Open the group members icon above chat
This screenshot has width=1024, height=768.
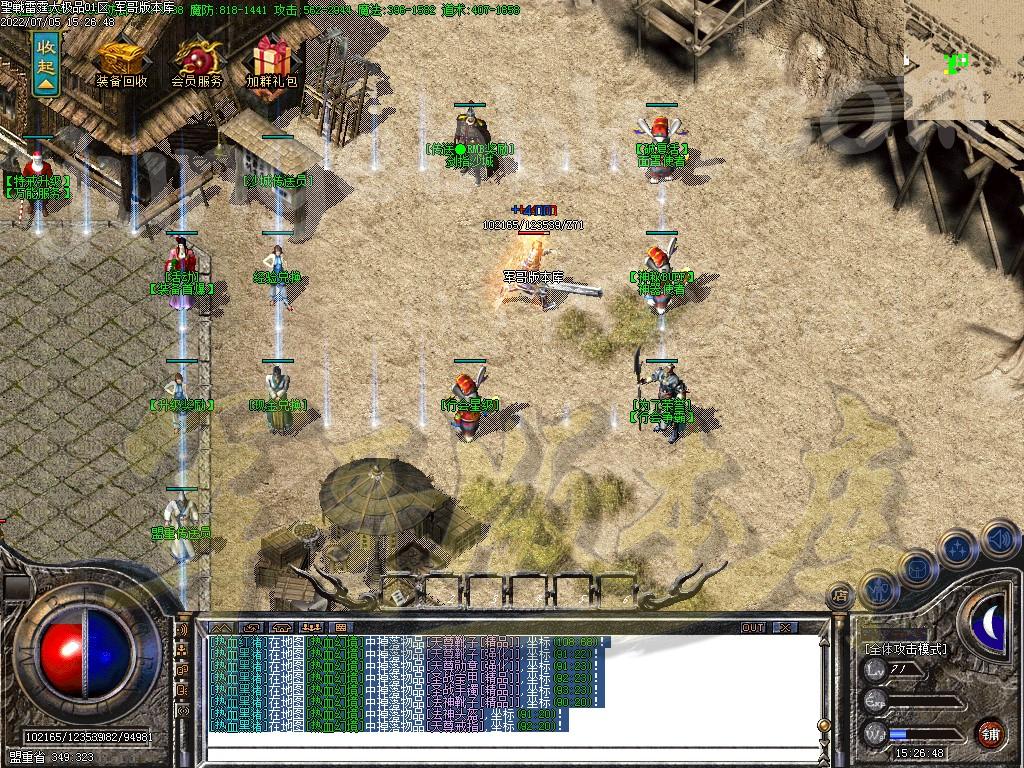coord(310,627)
